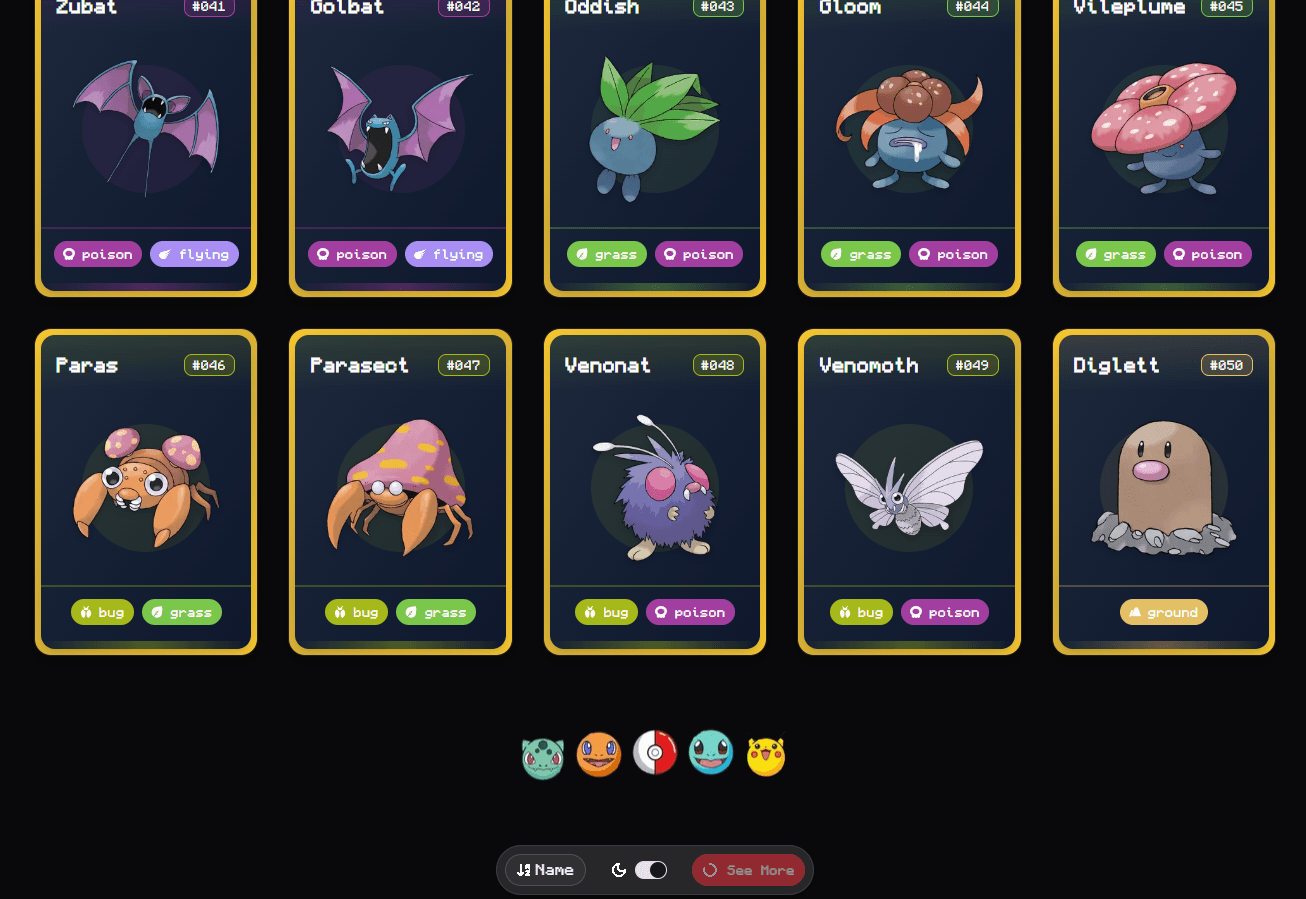1306x899 pixels.
Task: Click the bug type badge on Paras's card
Action: tap(102, 612)
